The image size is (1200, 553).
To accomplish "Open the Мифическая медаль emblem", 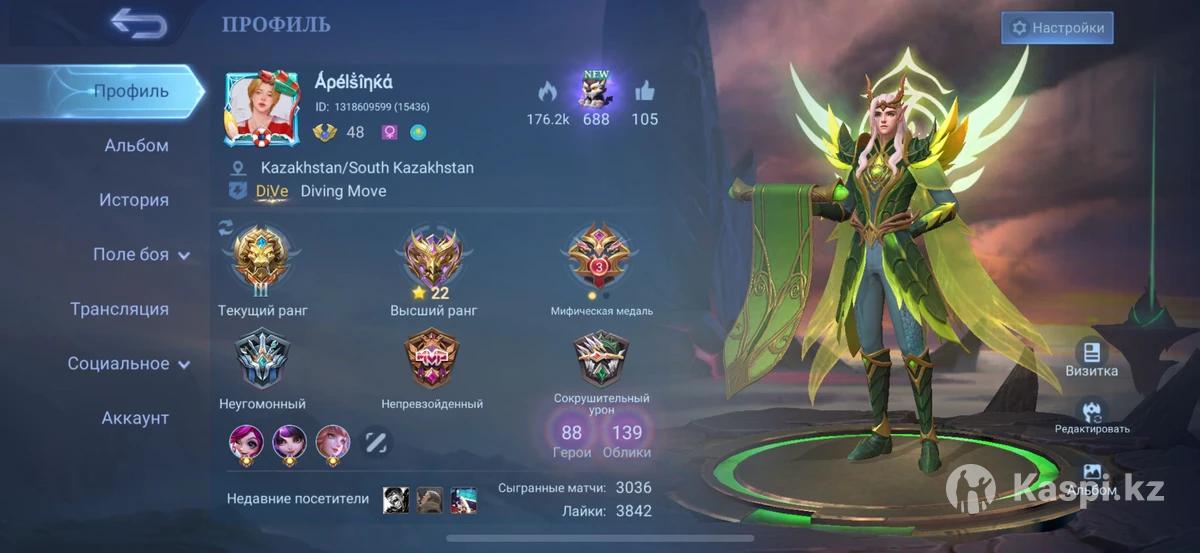I will [x=601, y=258].
